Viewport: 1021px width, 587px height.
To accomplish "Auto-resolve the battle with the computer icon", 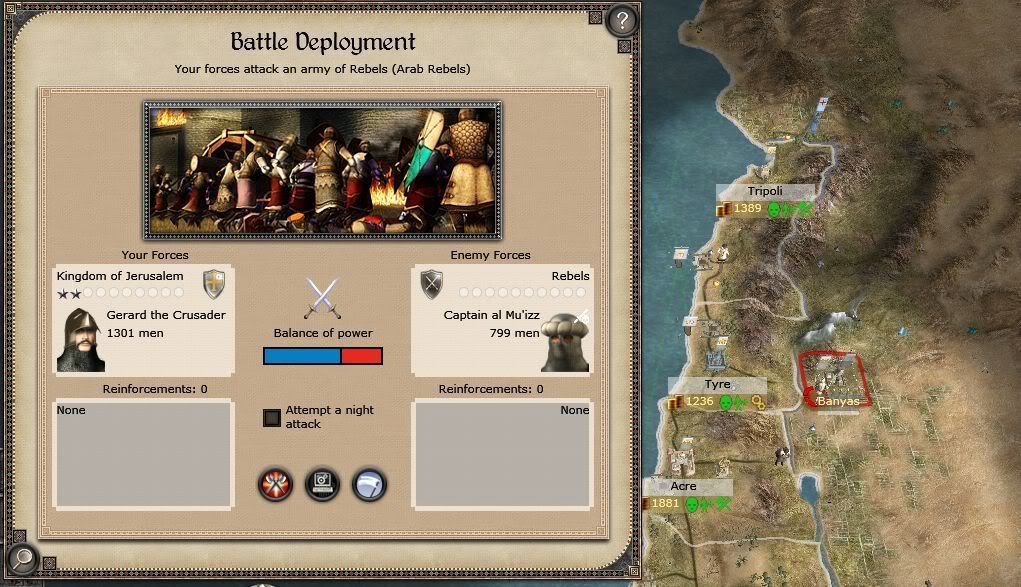I will point(322,485).
